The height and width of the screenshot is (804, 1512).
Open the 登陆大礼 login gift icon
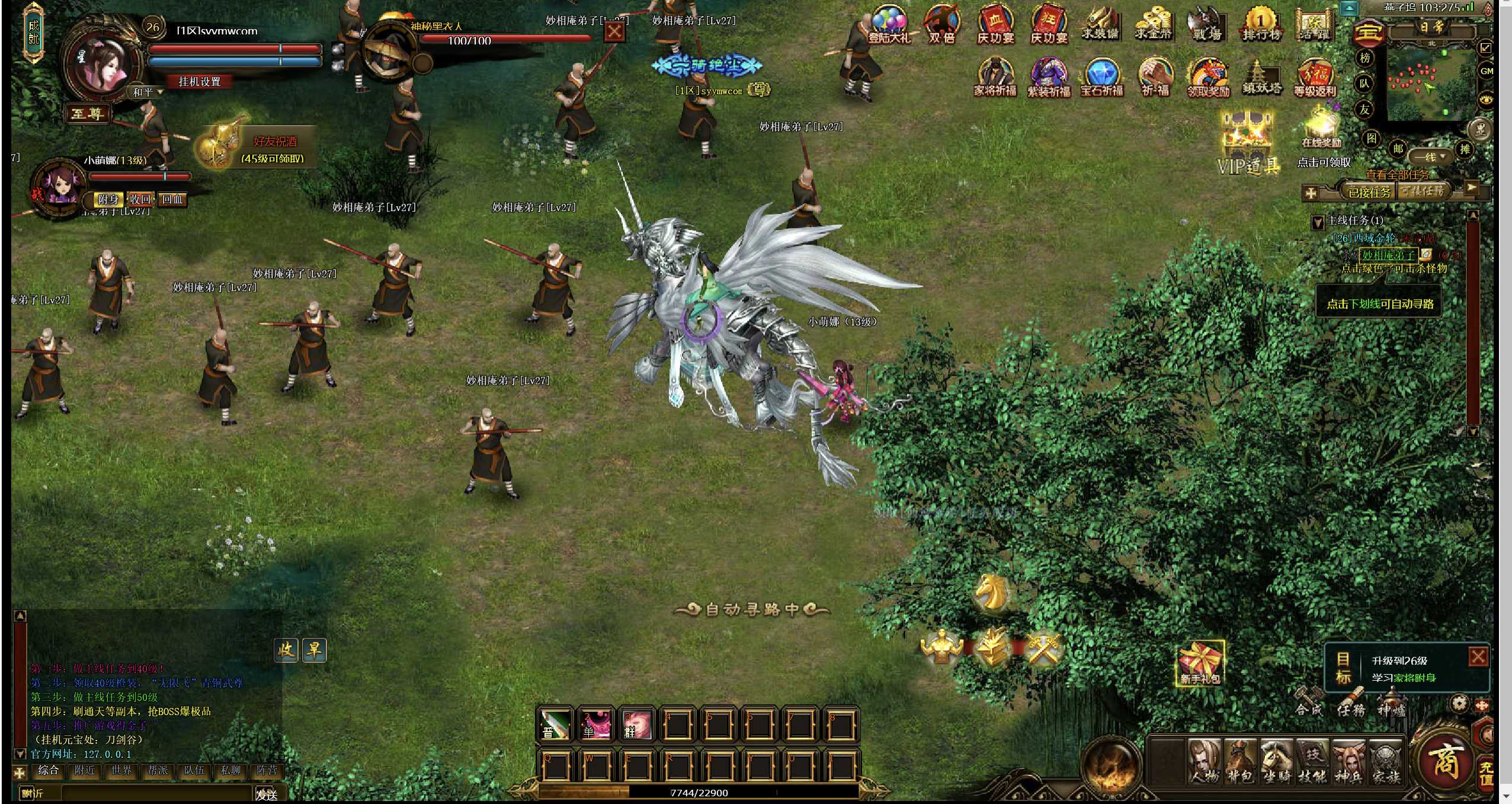[890, 24]
